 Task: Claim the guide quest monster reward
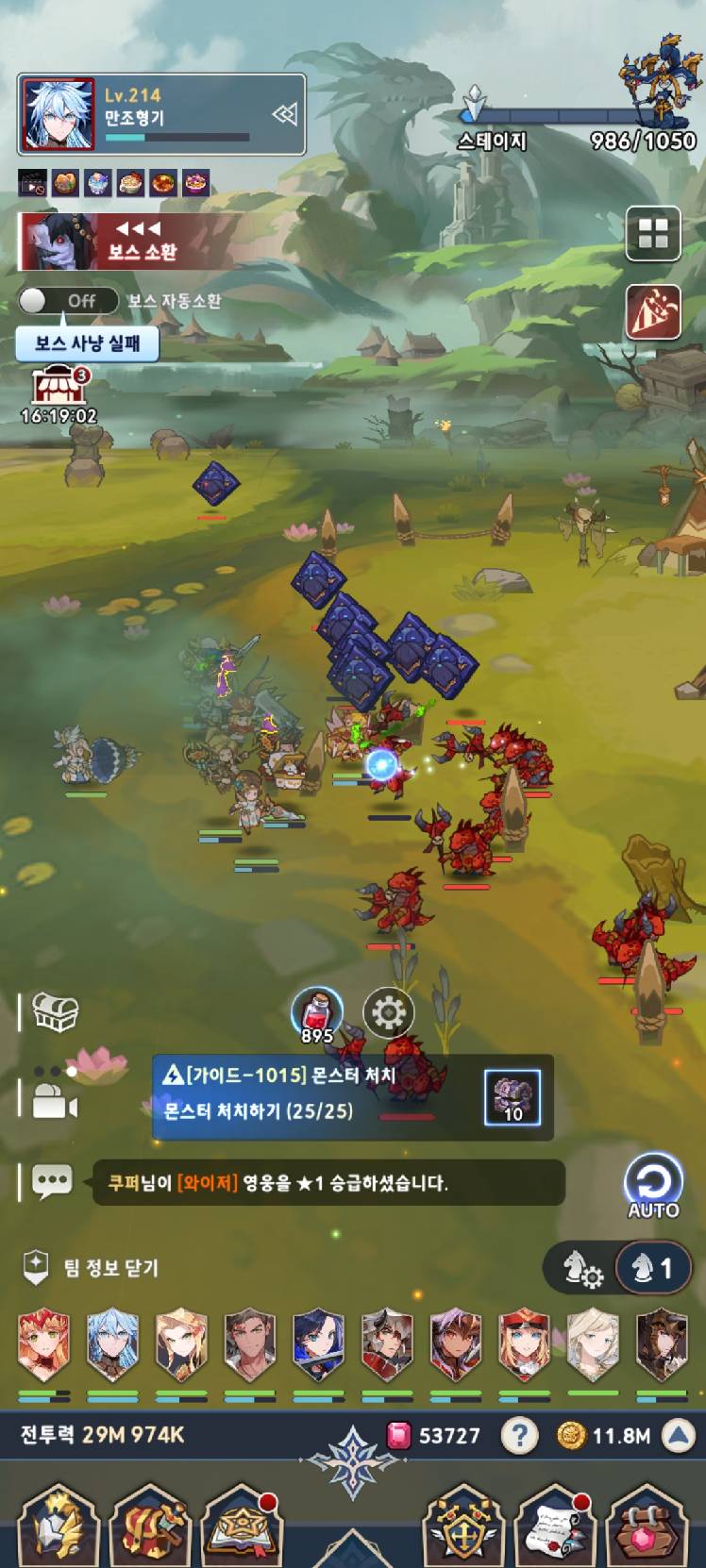(513, 1097)
